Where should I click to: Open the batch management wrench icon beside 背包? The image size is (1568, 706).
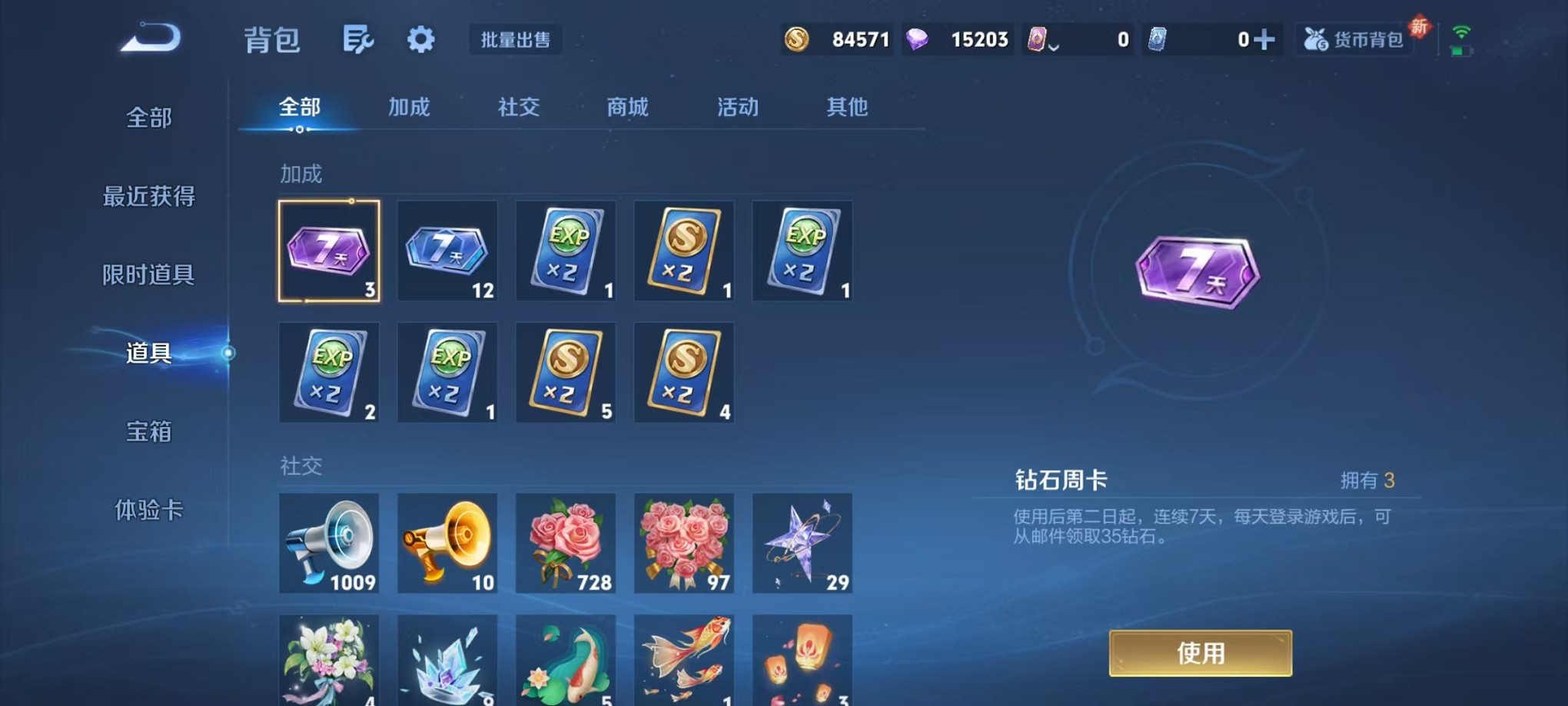360,40
